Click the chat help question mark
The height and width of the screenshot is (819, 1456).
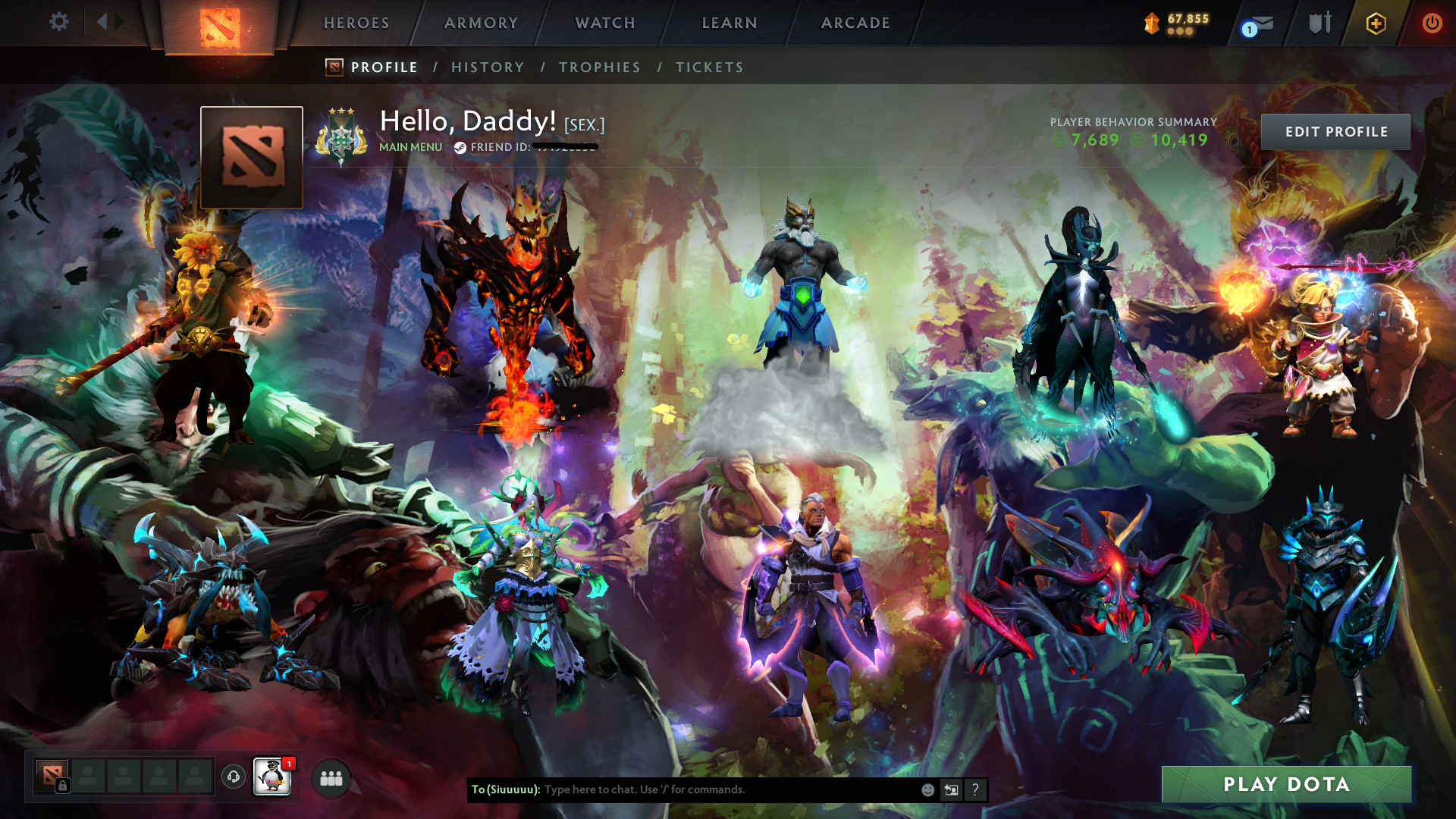pos(975,789)
